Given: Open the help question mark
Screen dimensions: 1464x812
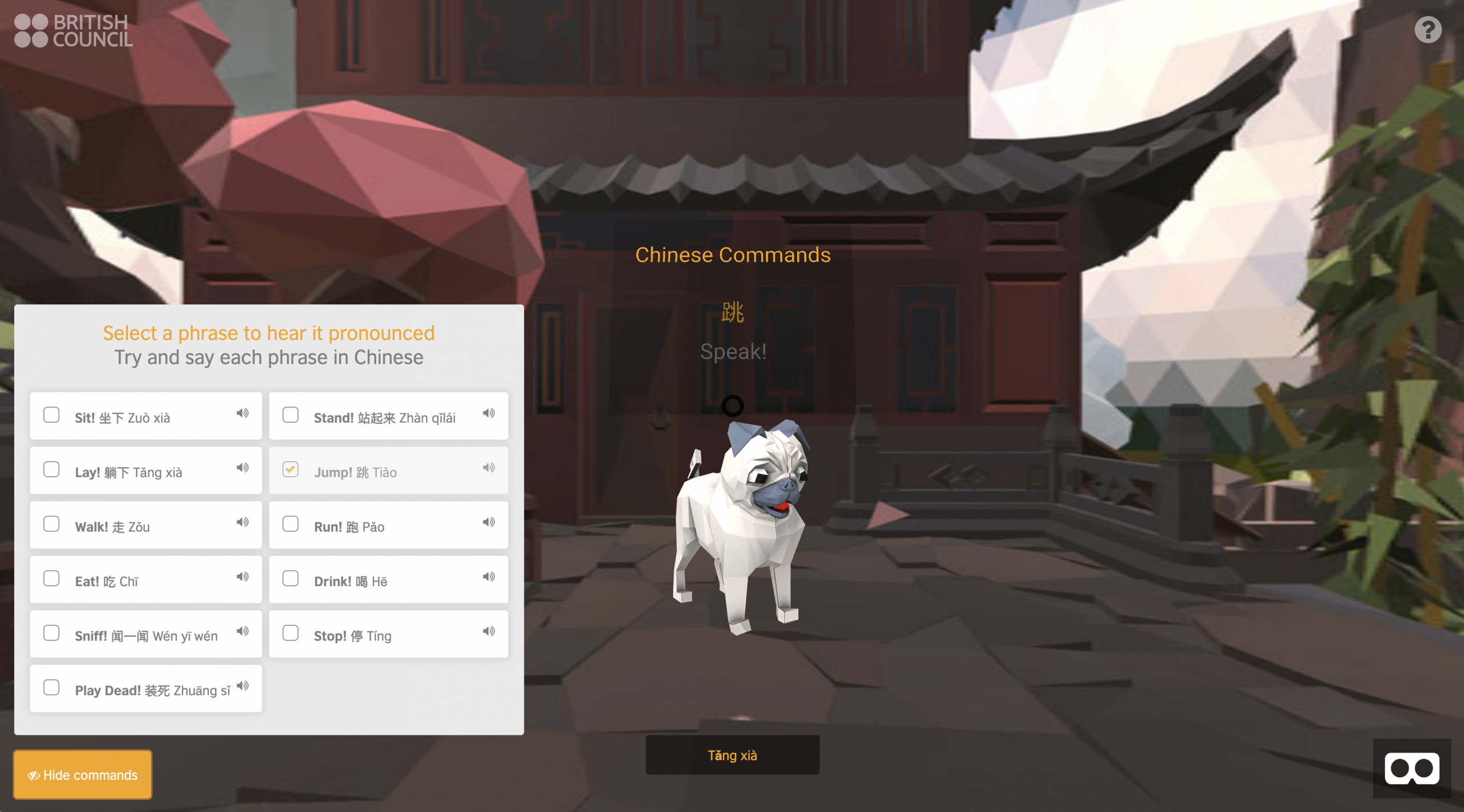Looking at the screenshot, I should click(x=1428, y=30).
